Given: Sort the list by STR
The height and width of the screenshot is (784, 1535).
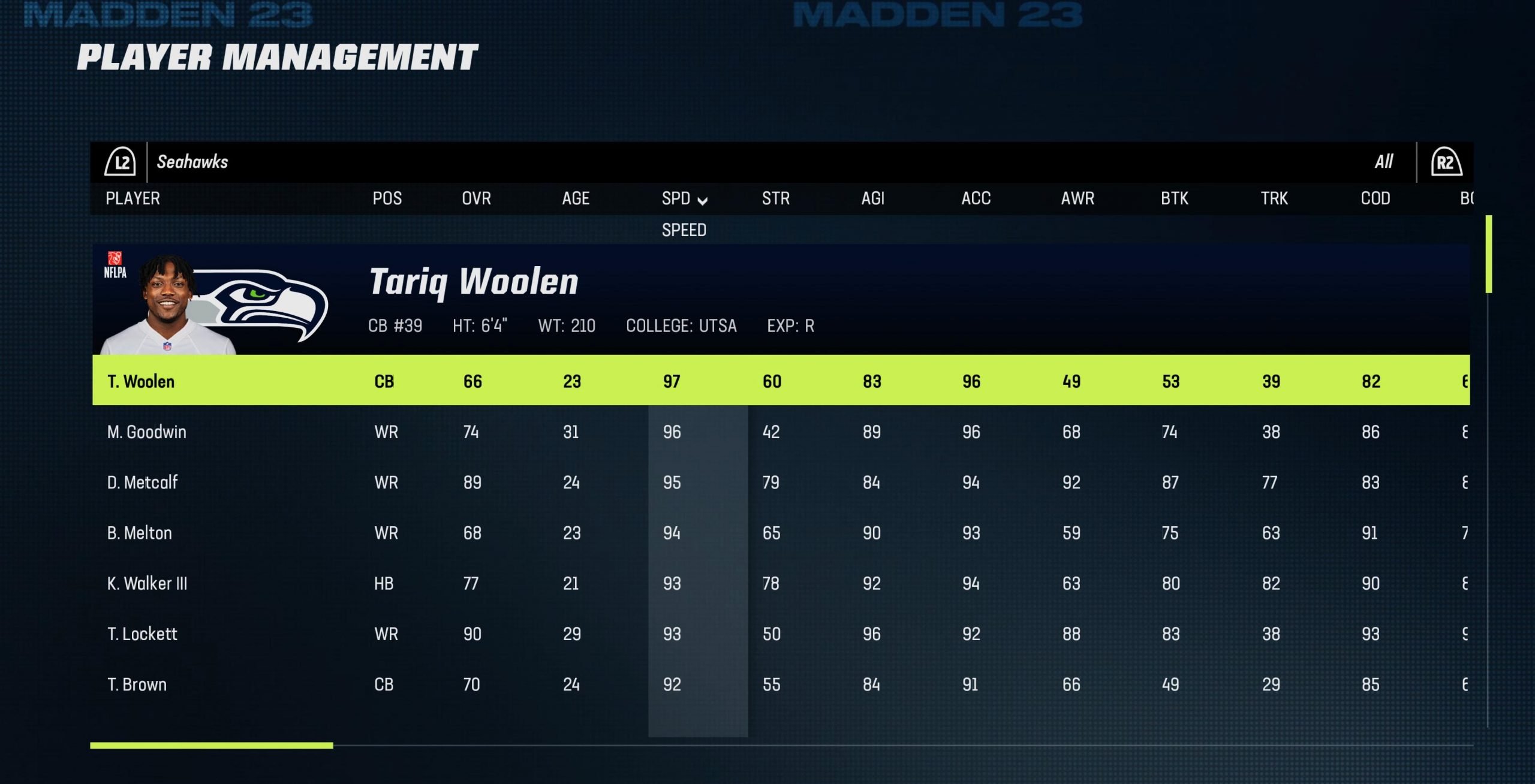Looking at the screenshot, I should (775, 198).
